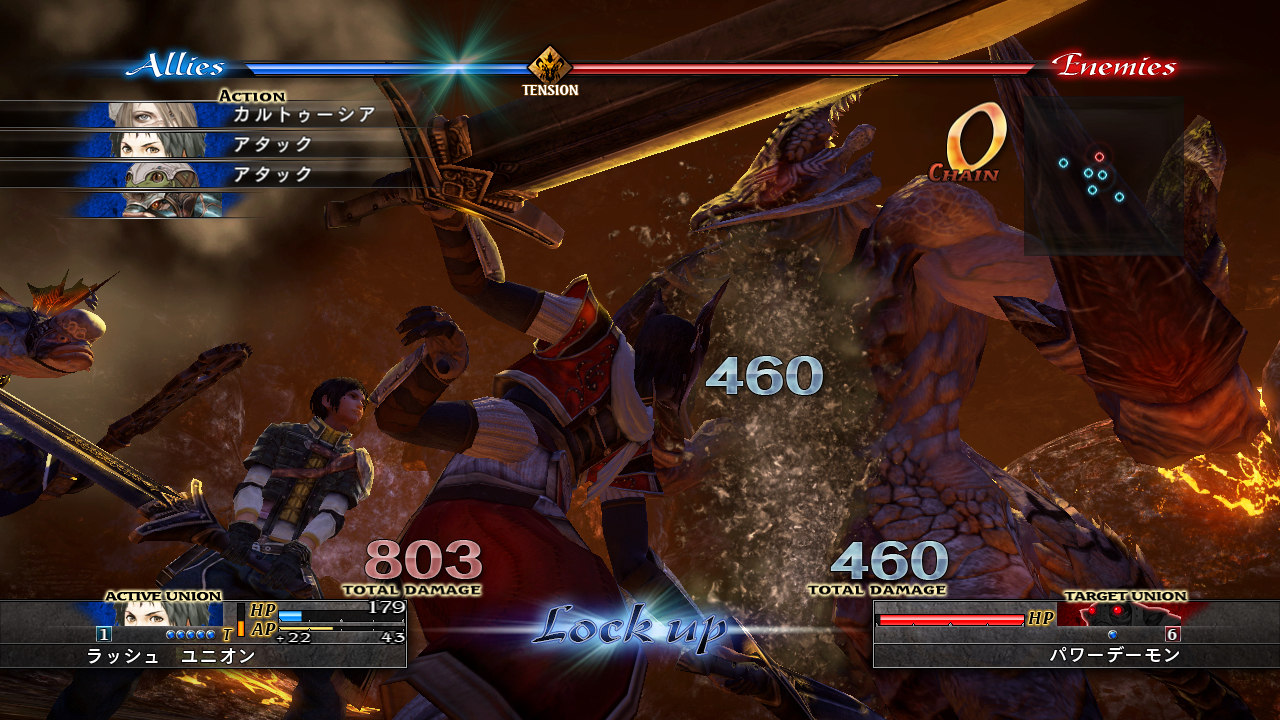Select the パワーデーモン target union panel

(x=1076, y=633)
